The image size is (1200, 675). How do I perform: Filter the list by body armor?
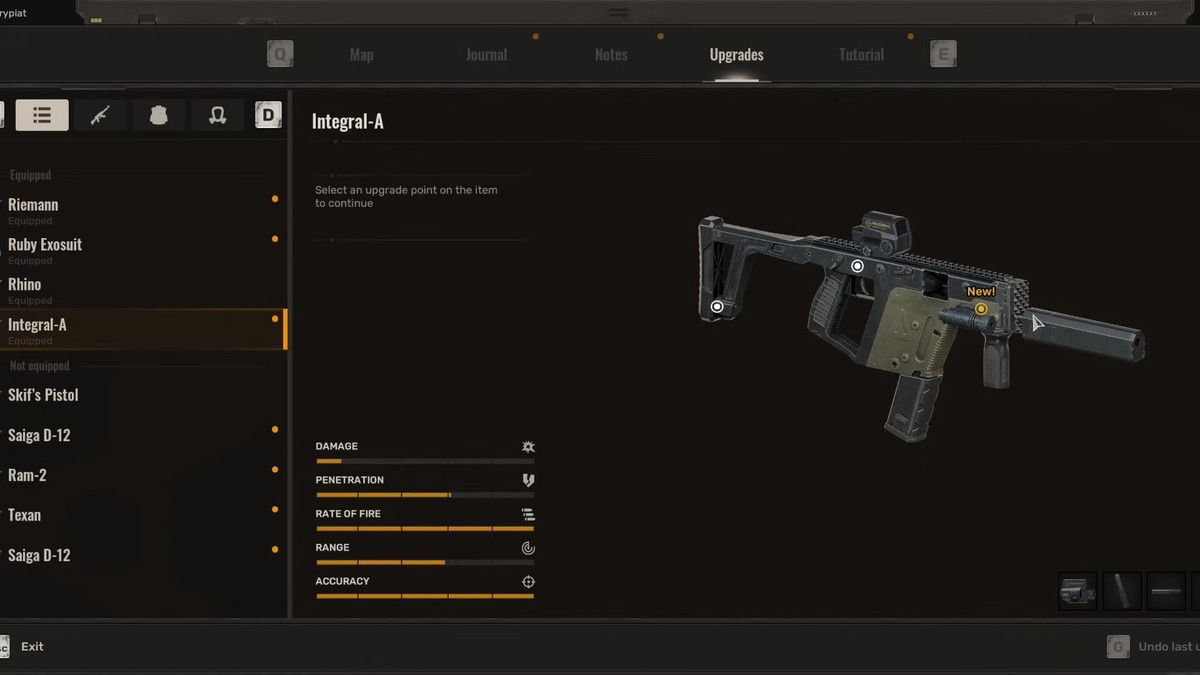(x=158, y=115)
